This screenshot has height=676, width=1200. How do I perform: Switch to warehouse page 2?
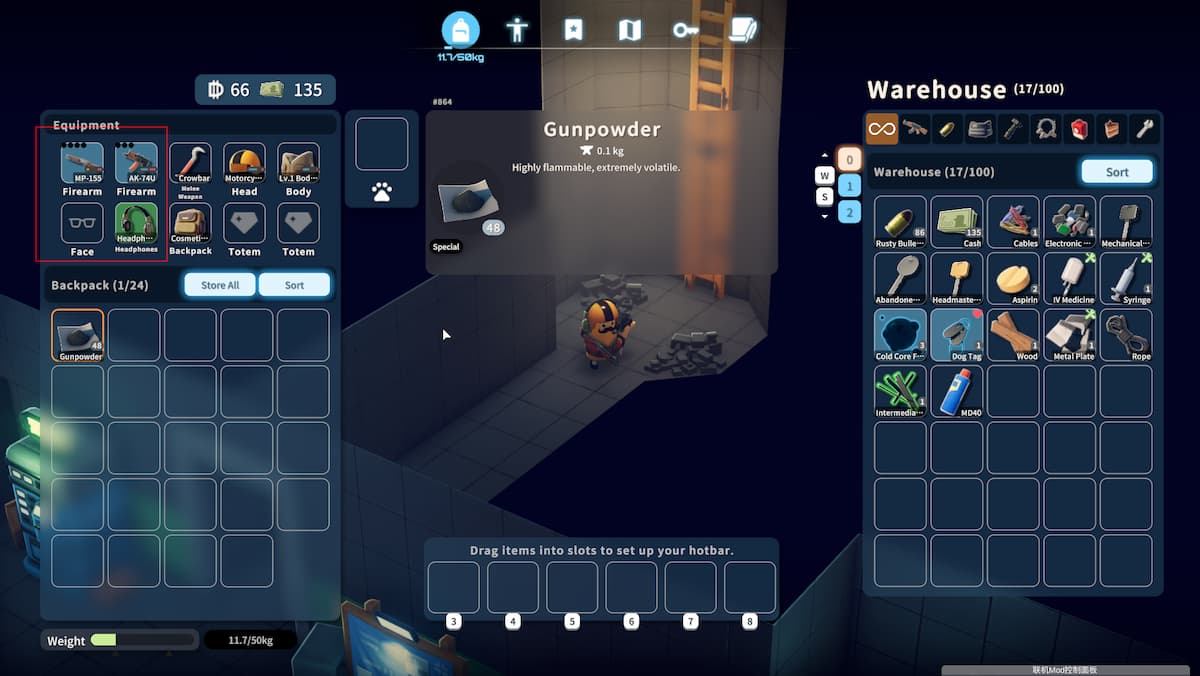tap(849, 211)
